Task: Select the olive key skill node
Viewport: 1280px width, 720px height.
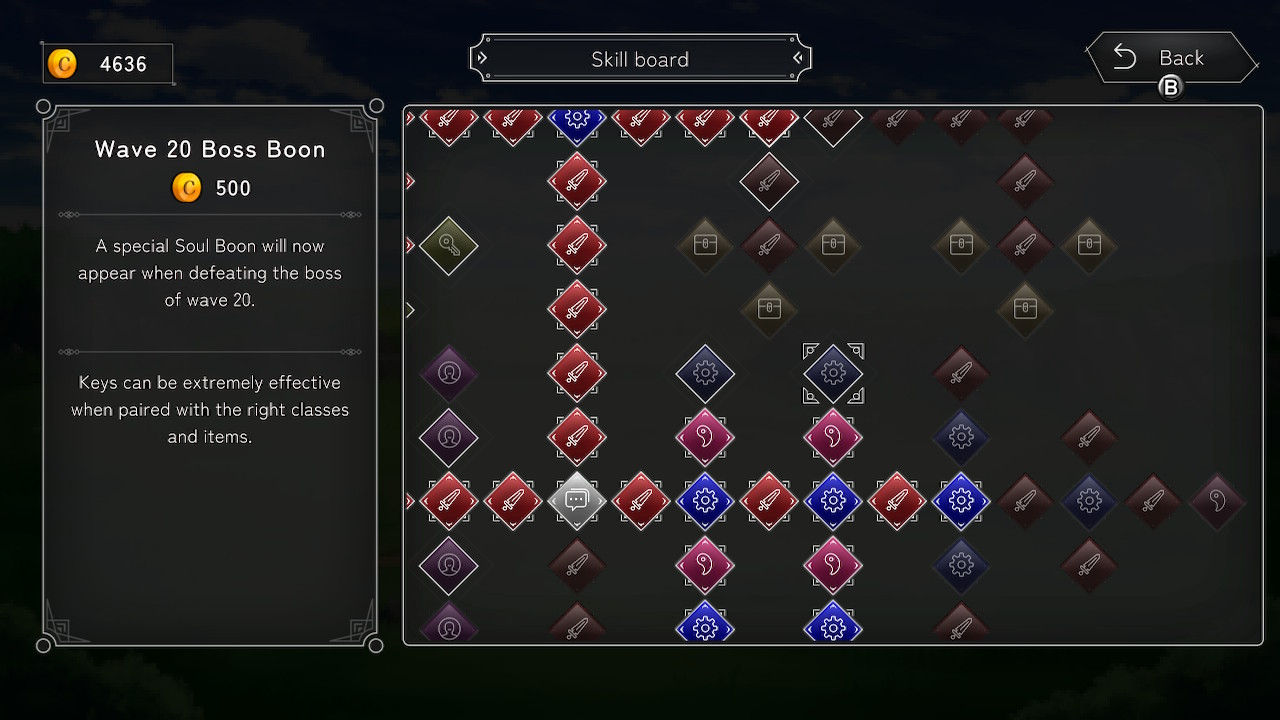Action: point(449,246)
